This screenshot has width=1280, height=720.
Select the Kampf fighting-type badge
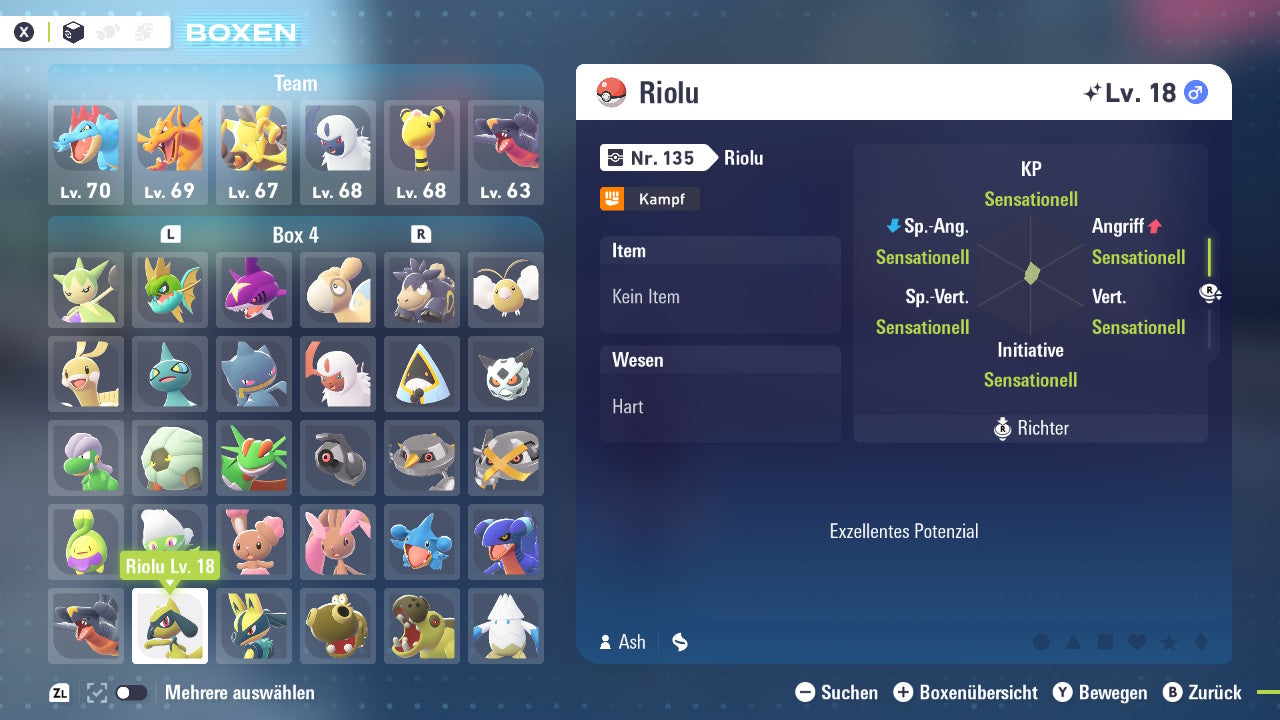(649, 198)
